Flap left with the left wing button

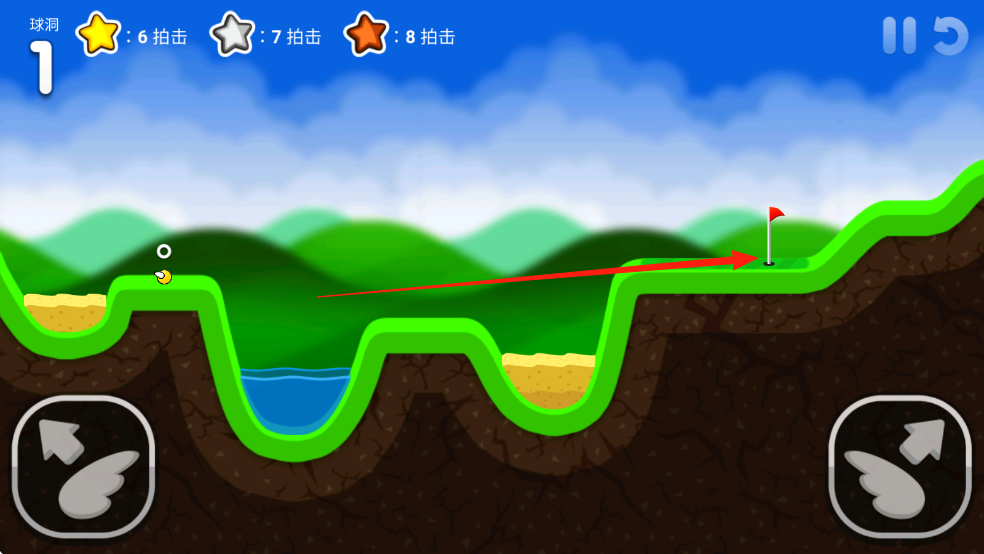[83, 466]
